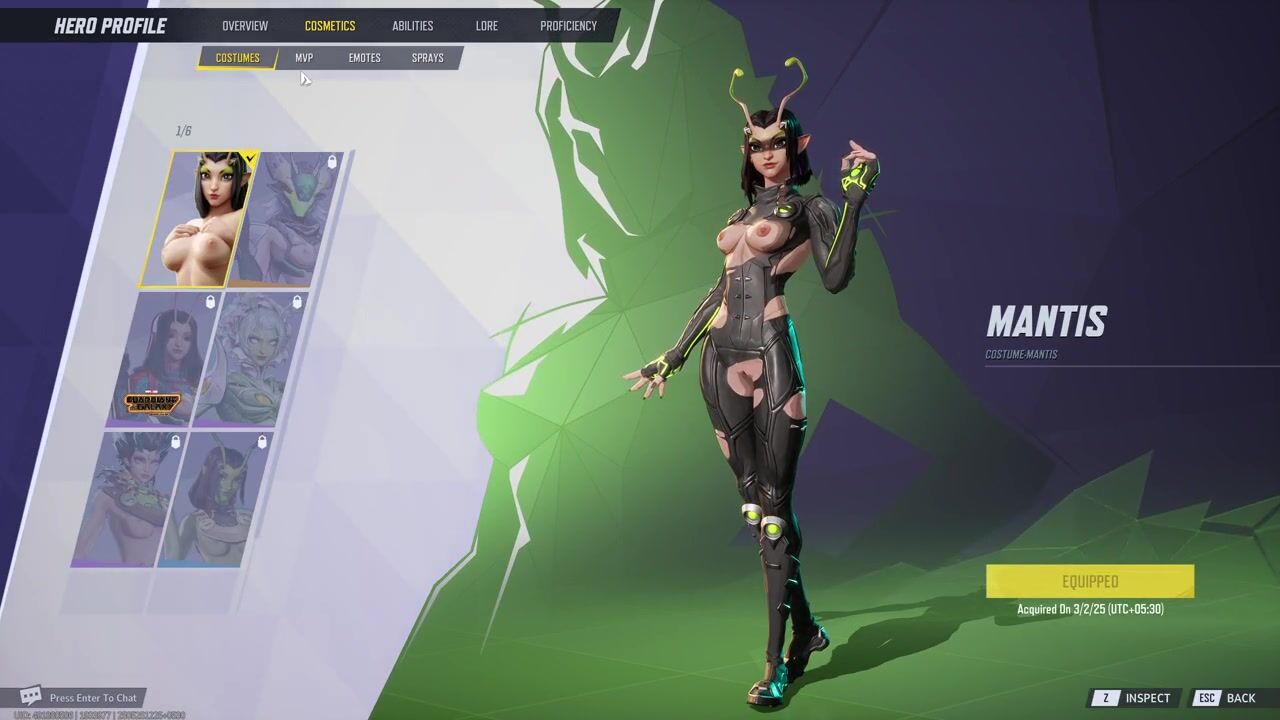Choose the locked Guardians of the Galaxy costume
The image size is (1280, 720).
click(160, 360)
